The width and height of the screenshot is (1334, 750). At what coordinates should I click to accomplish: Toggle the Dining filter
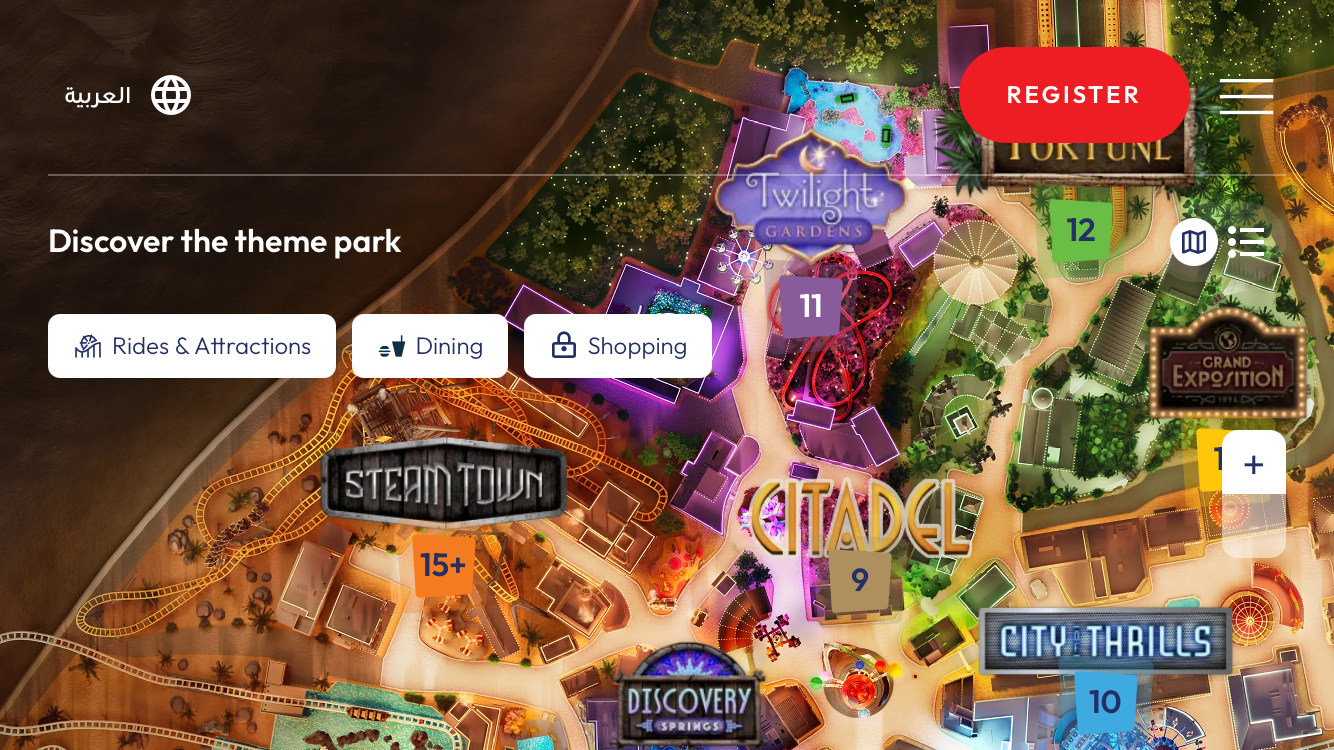(430, 346)
